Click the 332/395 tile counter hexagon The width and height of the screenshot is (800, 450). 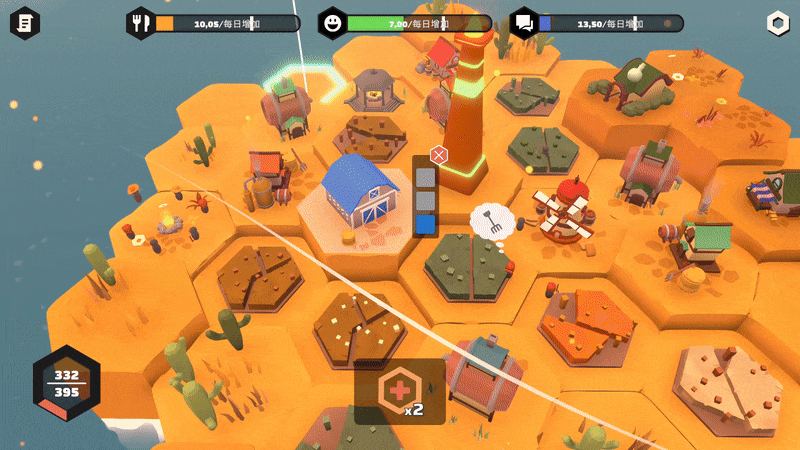coord(67,384)
